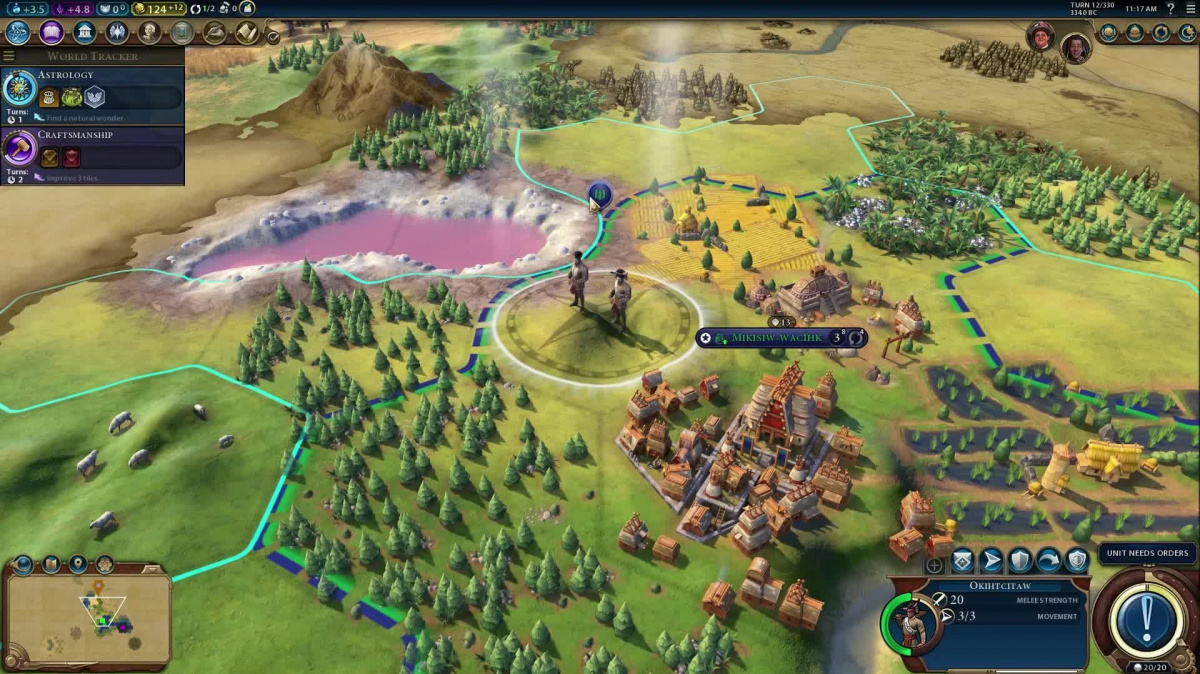Open the Civics tree button
This screenshot has width=1200, height=674.
coord(51,32)
